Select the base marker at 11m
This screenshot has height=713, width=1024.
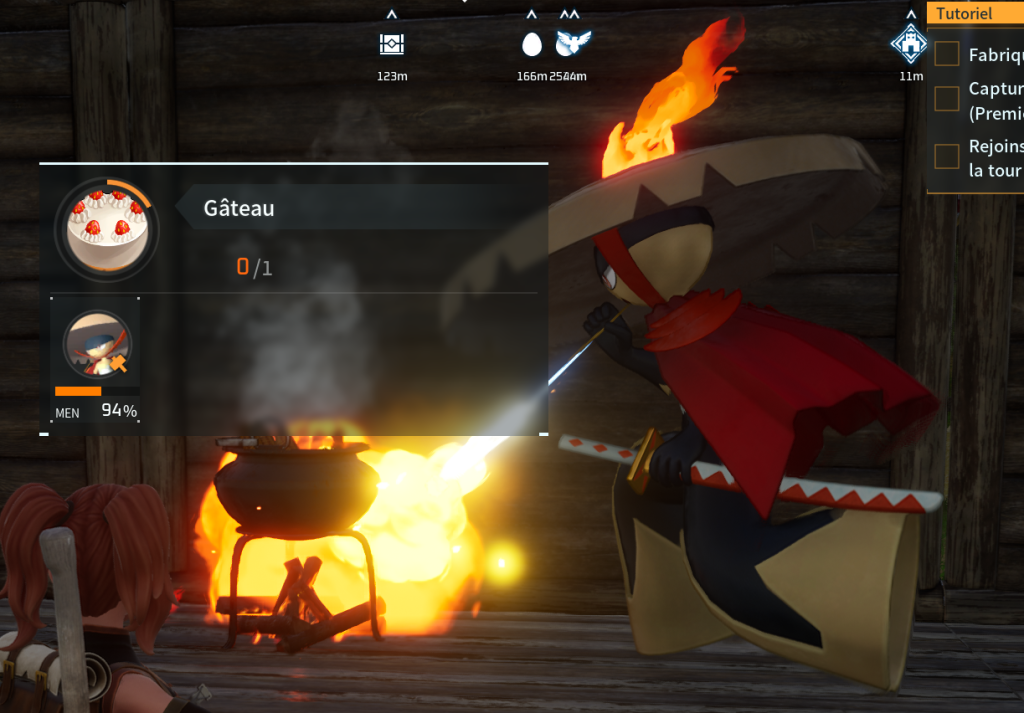click(910, 44)
